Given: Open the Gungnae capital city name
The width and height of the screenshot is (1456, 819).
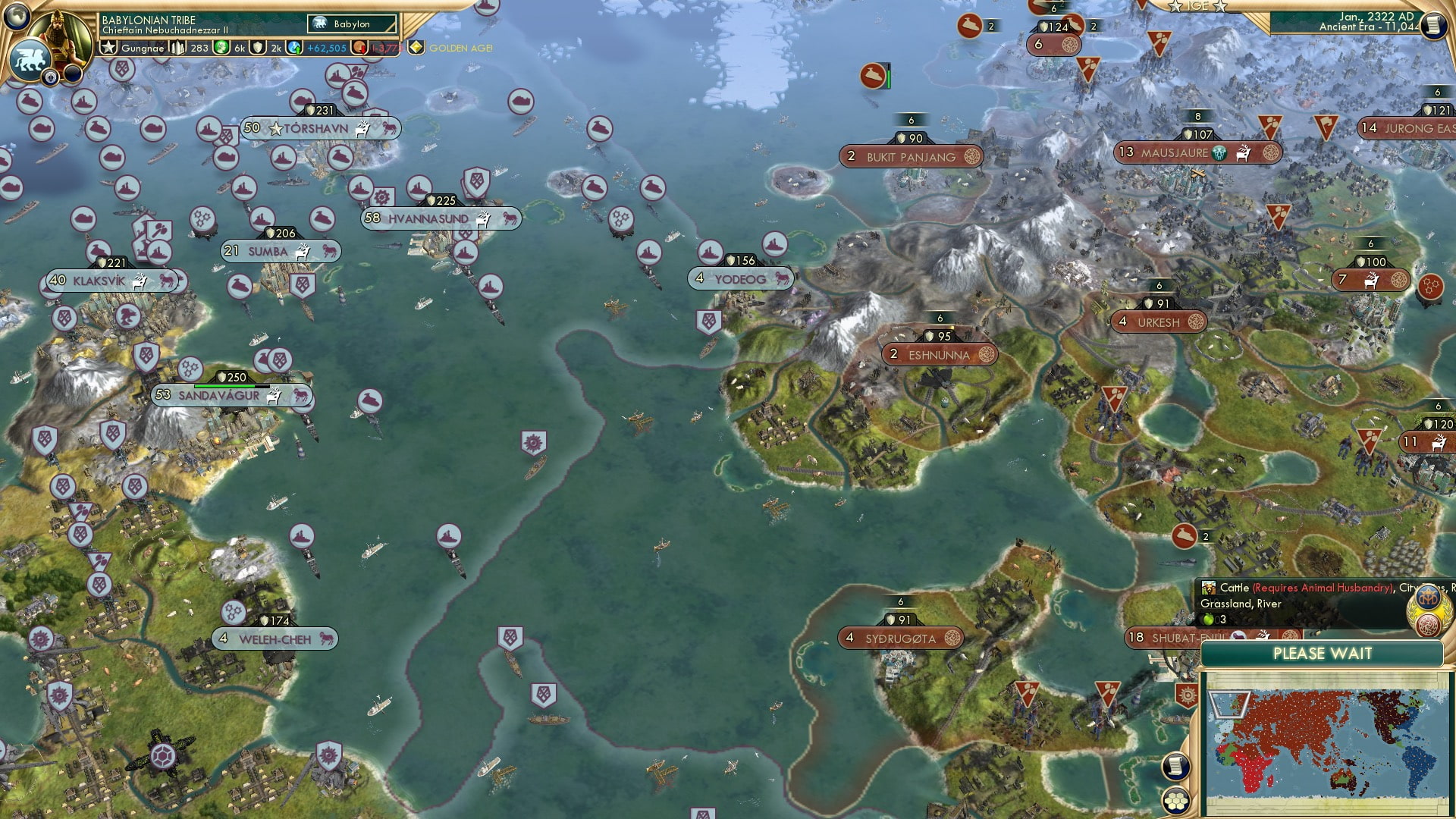Looking at the screenshot, I should point(143,47).
